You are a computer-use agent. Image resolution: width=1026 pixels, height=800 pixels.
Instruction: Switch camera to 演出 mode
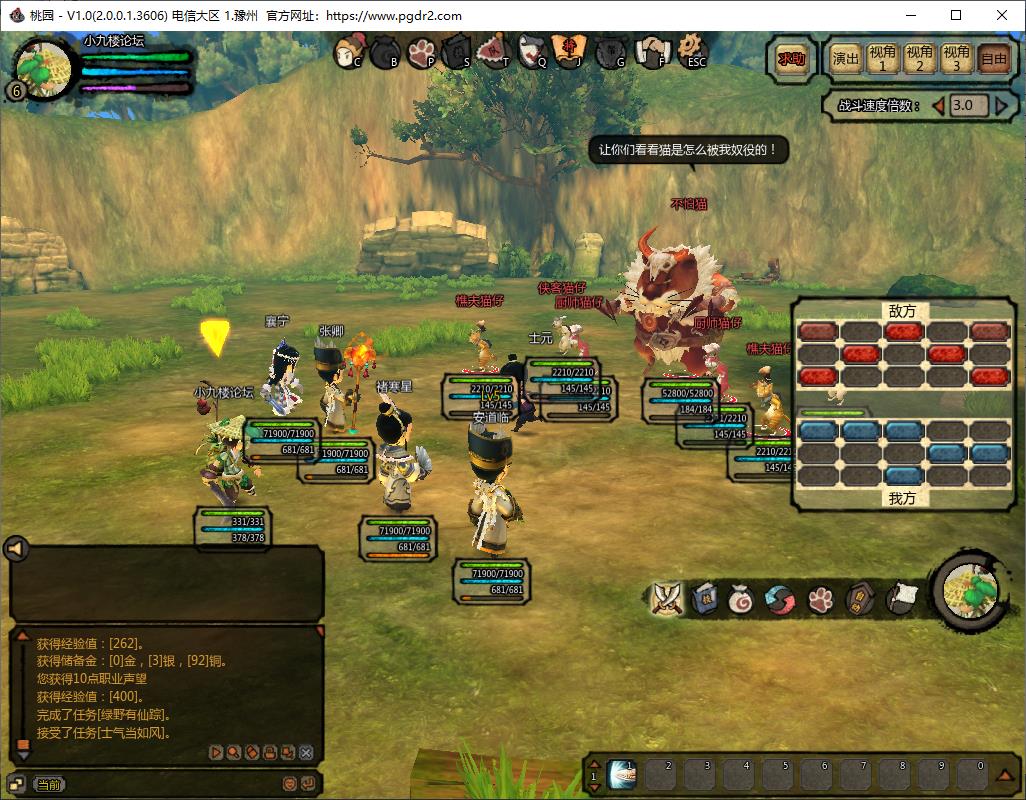[846, 58]
